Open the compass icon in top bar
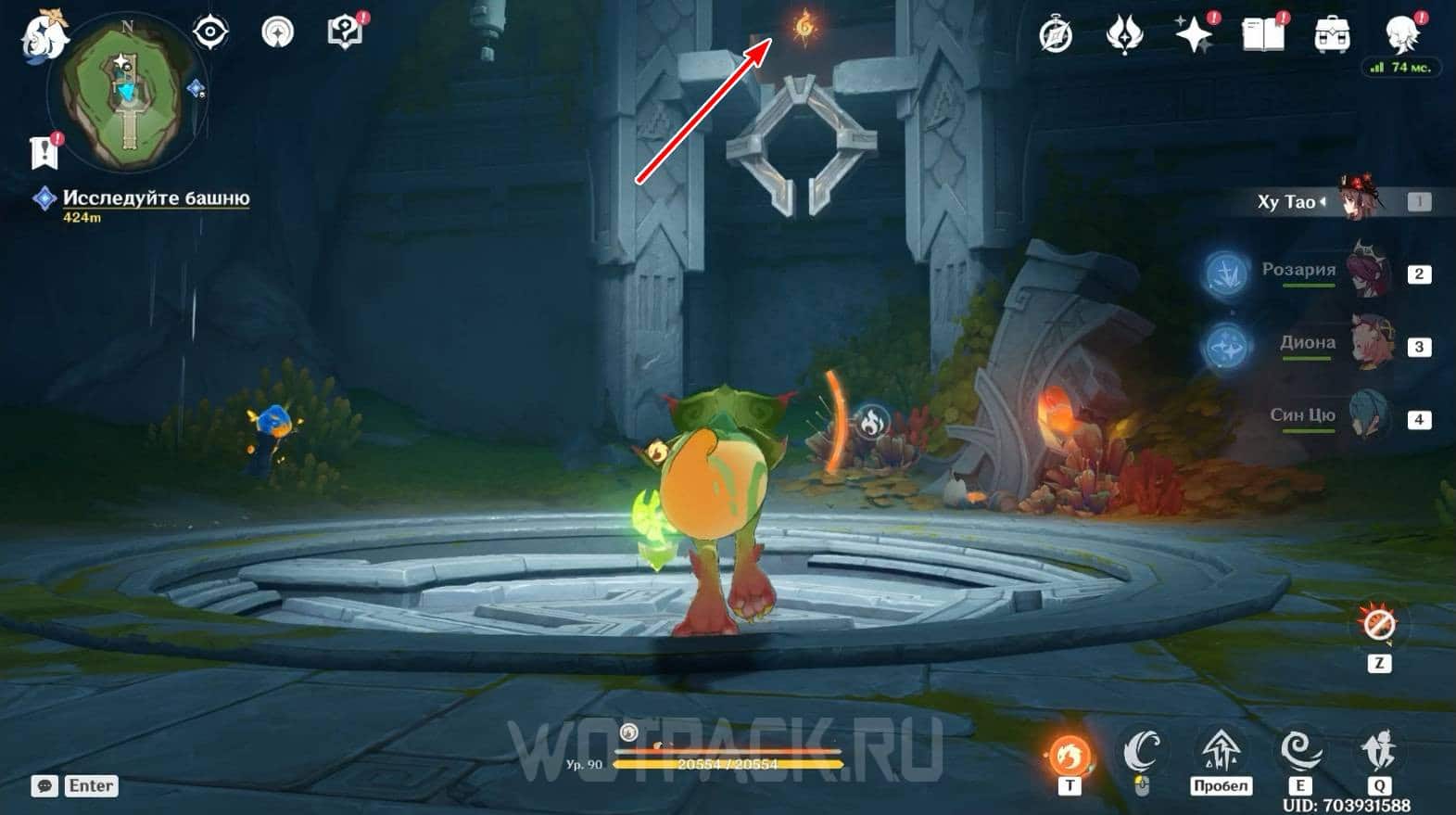 tap(1056, 35)
